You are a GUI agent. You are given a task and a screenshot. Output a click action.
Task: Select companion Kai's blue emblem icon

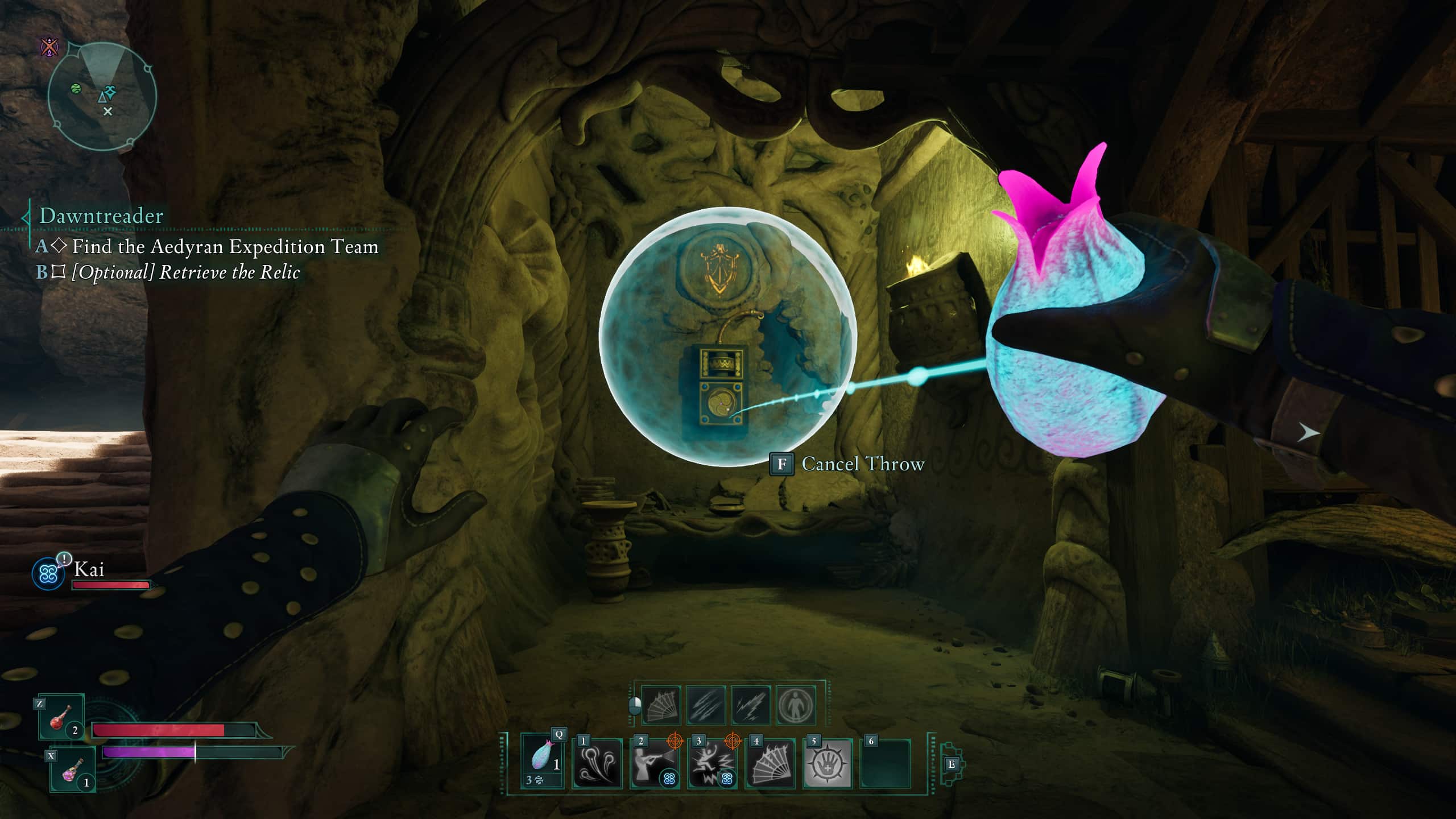[48, 573]
